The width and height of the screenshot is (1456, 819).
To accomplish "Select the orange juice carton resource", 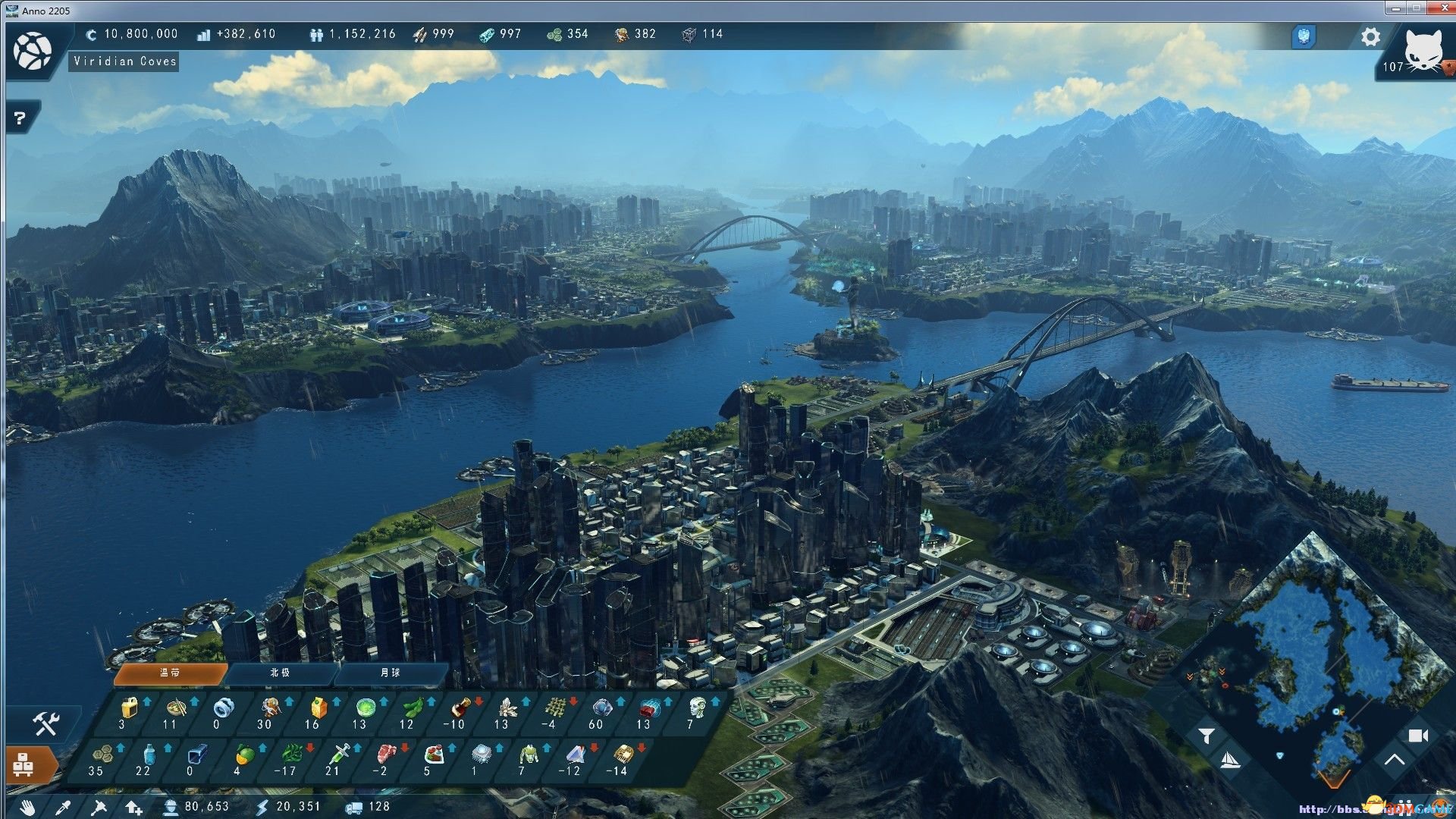I will tap(317, 709).
